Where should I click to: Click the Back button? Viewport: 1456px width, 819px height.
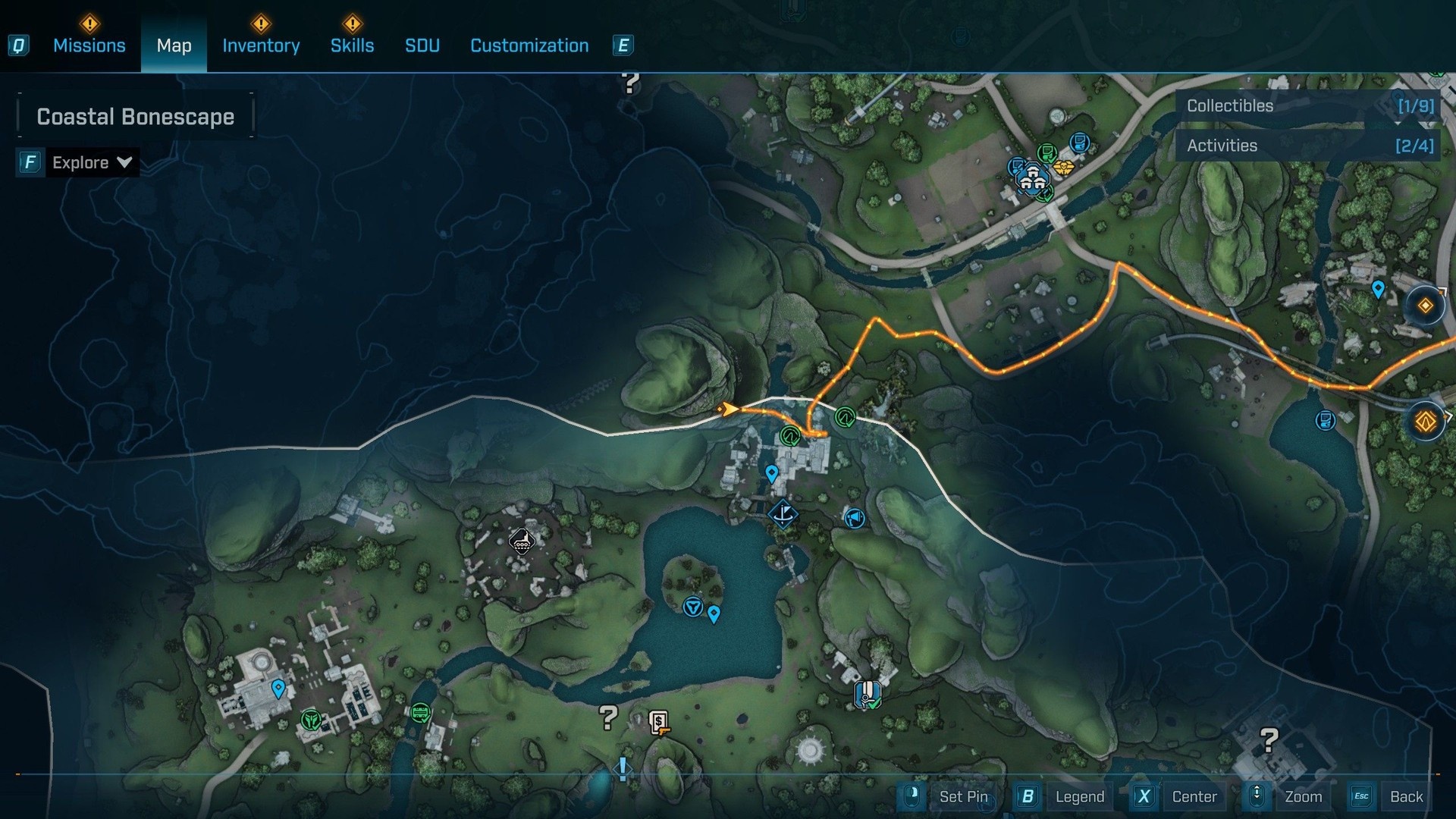click(1405, 796)
